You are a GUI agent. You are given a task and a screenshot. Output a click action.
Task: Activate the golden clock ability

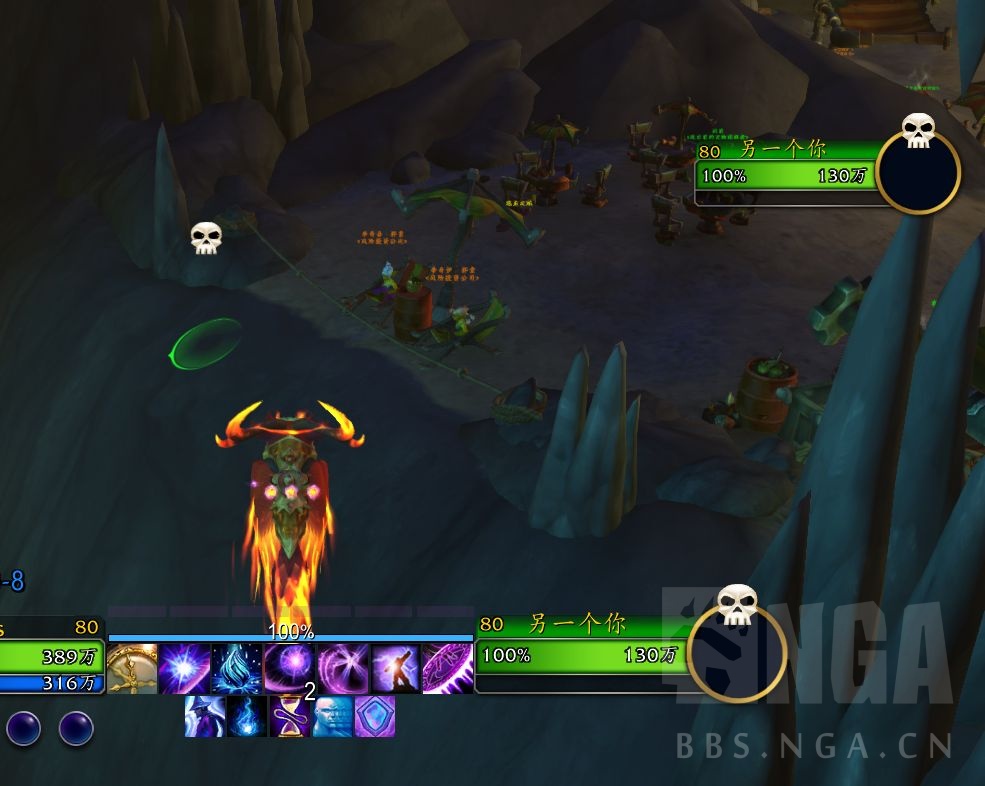click(x=132, y=669)
